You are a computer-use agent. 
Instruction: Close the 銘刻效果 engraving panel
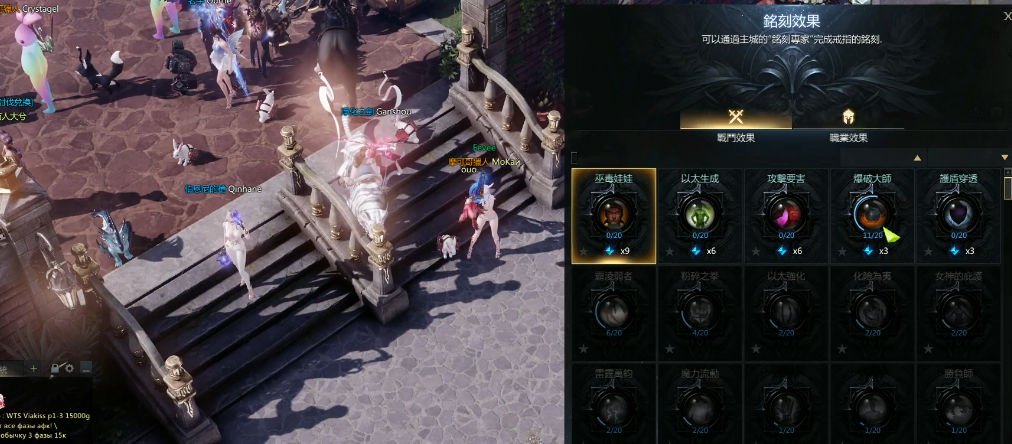(1006, 16)
